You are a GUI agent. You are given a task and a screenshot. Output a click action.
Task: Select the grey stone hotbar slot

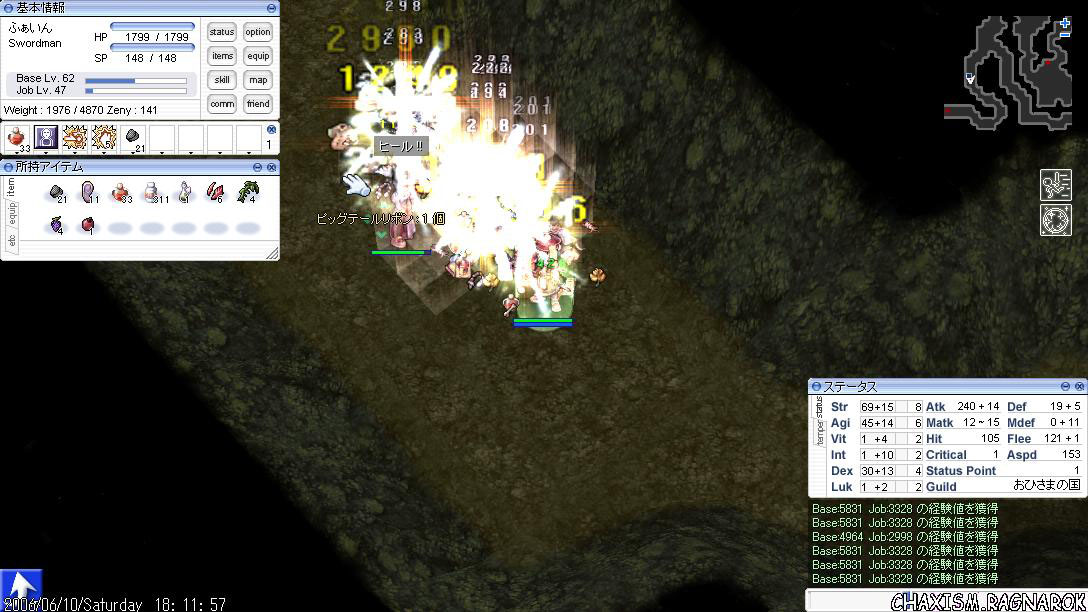pyautogui.click(x=134, y=138)
